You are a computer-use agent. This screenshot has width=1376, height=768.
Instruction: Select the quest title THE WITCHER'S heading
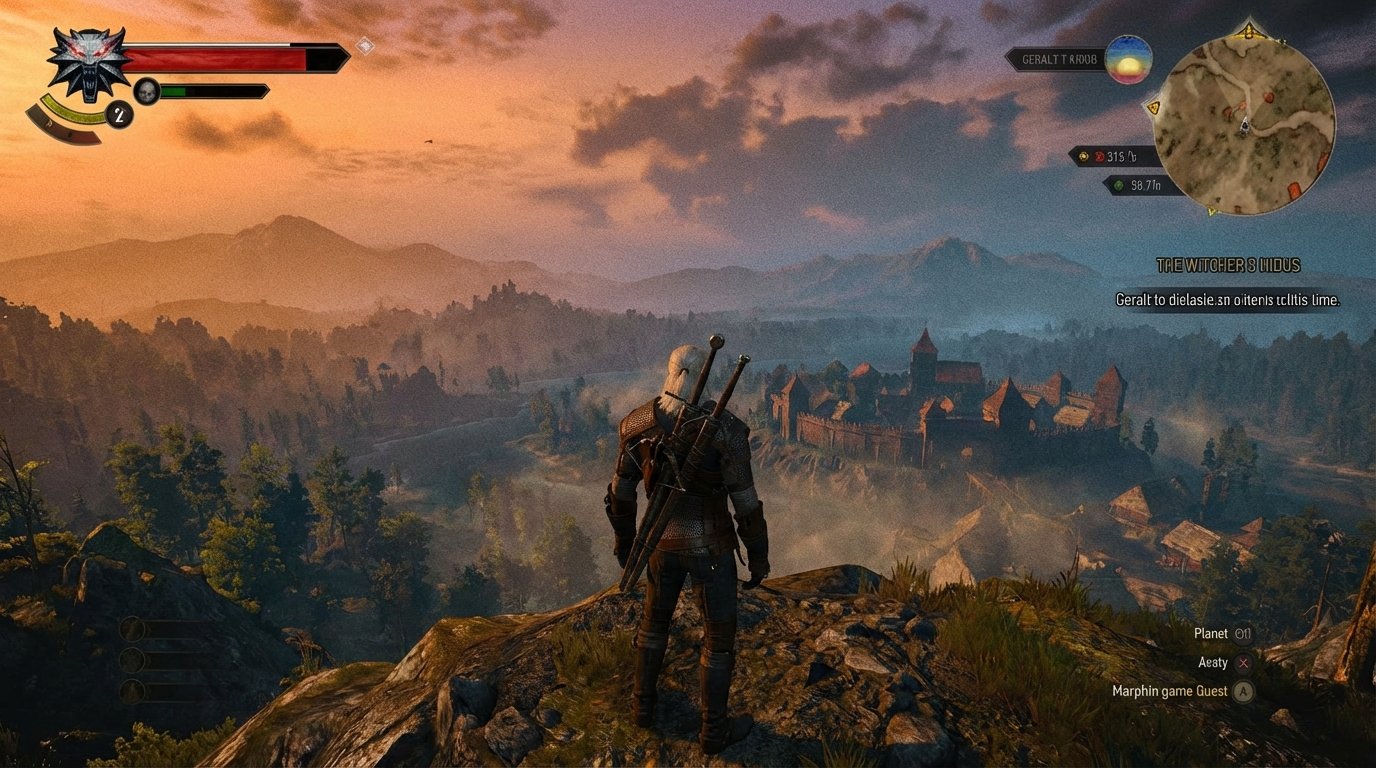tap(1228, 265)
